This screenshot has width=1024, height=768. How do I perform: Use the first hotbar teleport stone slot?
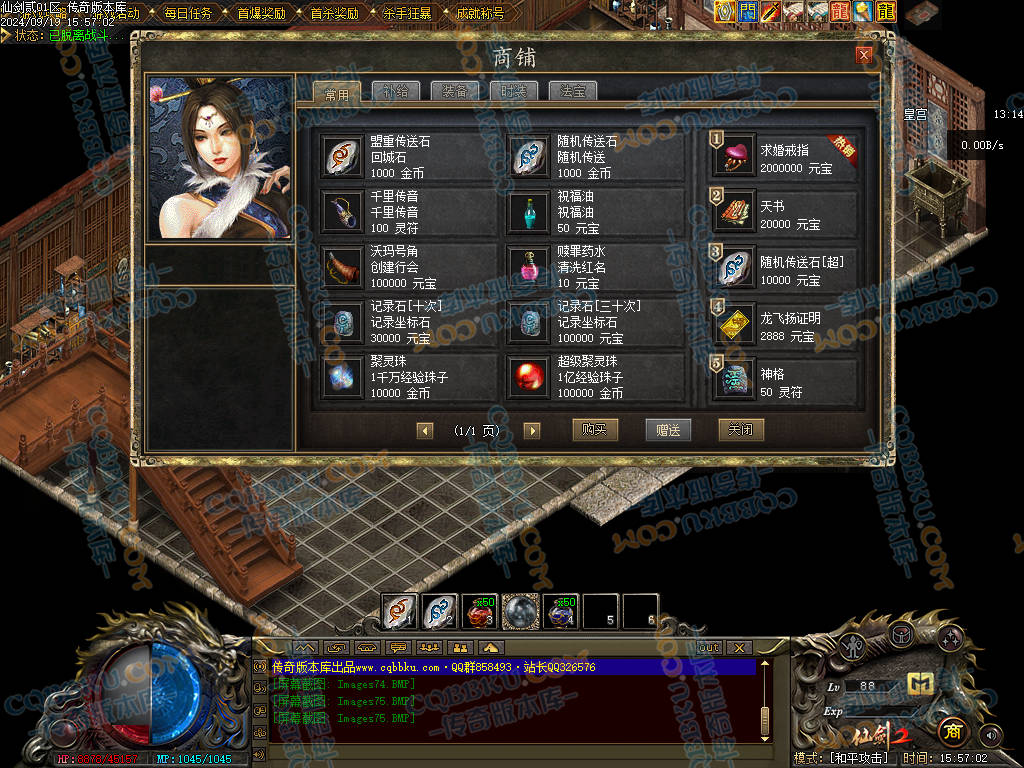click(400, 611)
